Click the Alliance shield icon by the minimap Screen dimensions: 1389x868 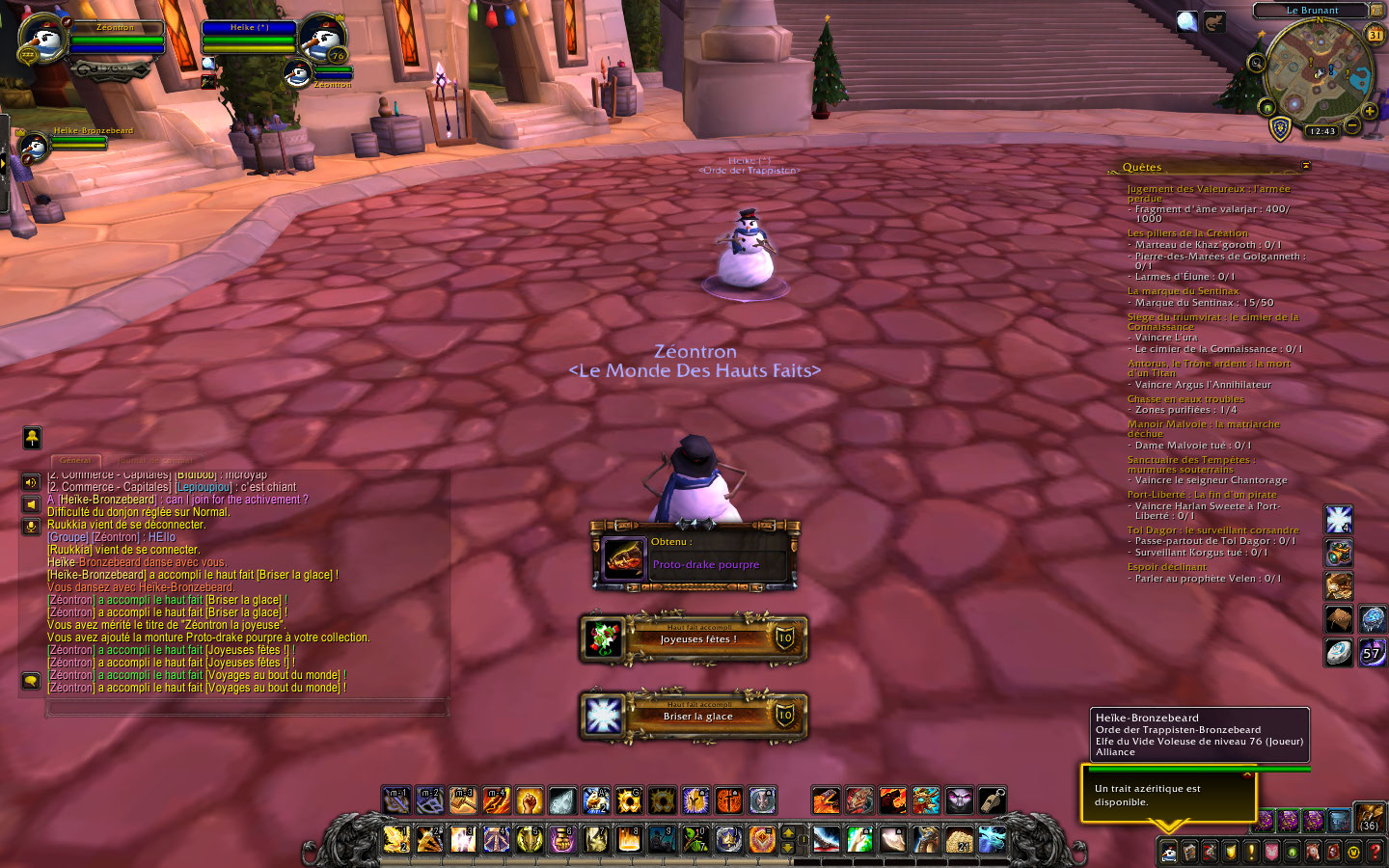pos(1280,128)
